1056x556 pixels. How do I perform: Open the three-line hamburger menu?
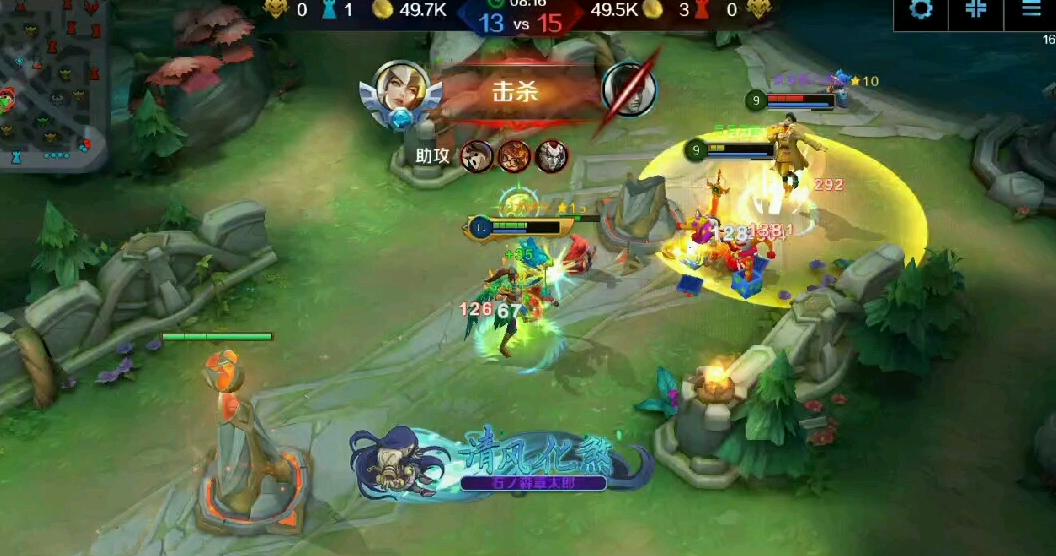(1031, 9)
